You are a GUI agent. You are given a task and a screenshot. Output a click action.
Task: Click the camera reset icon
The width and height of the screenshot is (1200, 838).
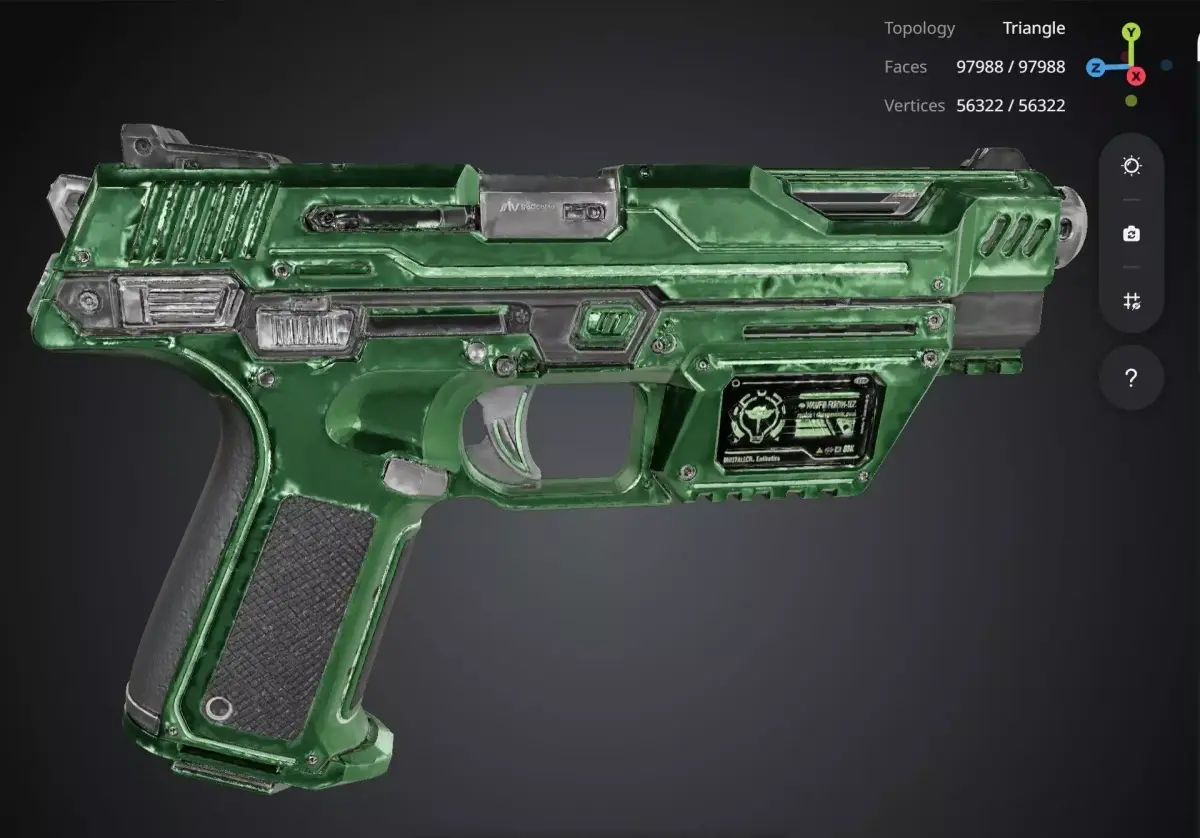pos(1131,234)
